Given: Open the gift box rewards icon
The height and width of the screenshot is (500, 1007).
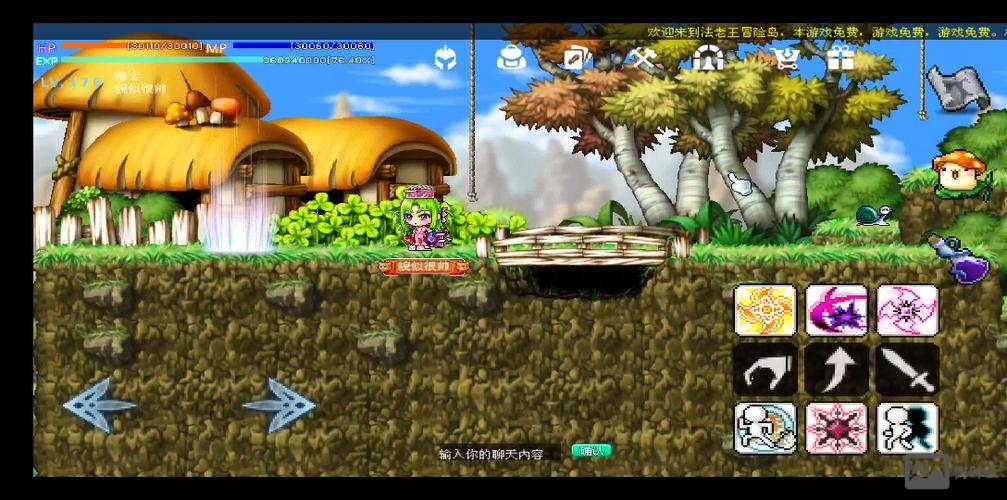Looking at the screenshot, I should 838,59.
